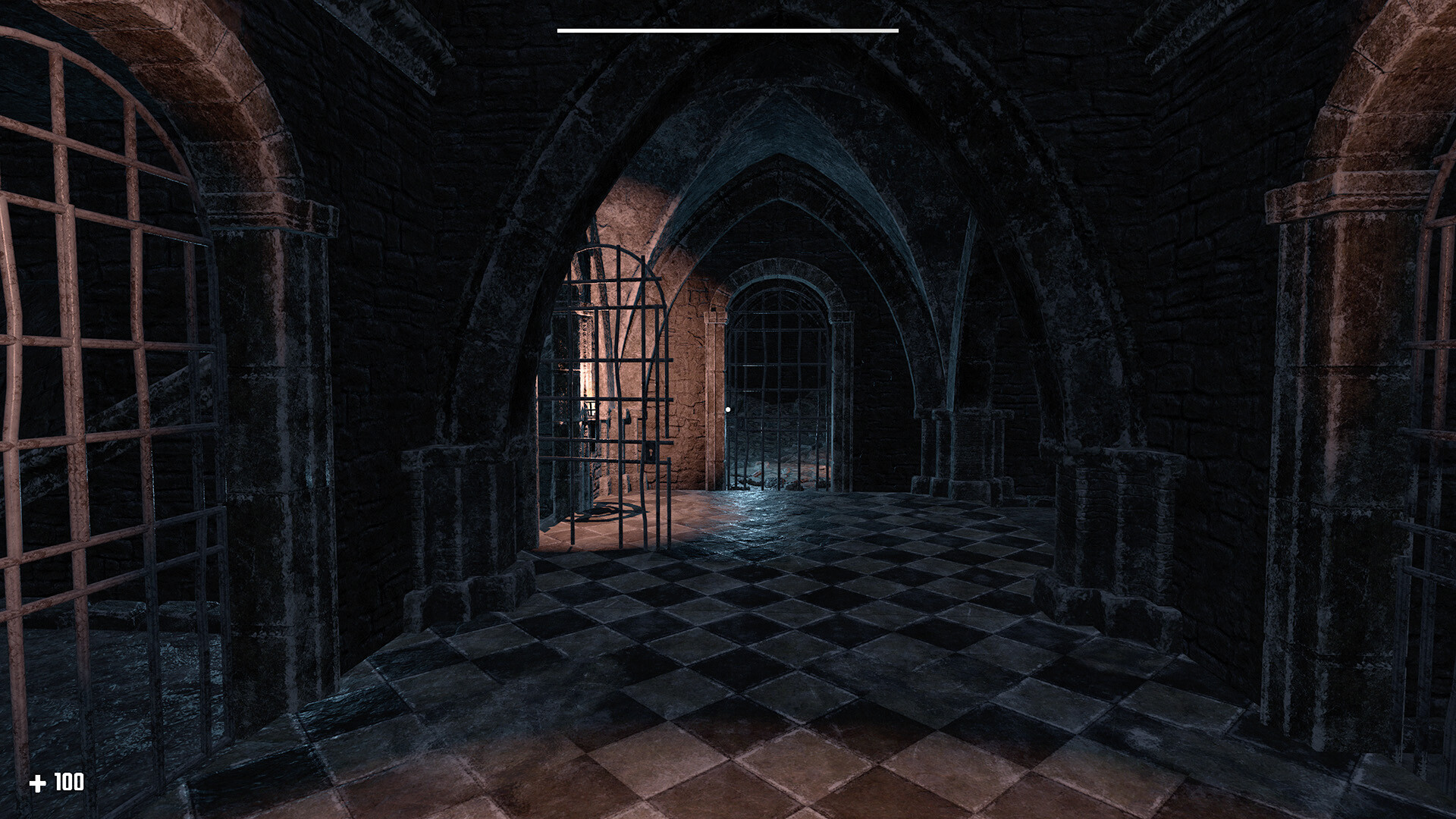Click the left gate bars to toggle them
Viewport: 1456px width, 819px height.
pos(99,379)
